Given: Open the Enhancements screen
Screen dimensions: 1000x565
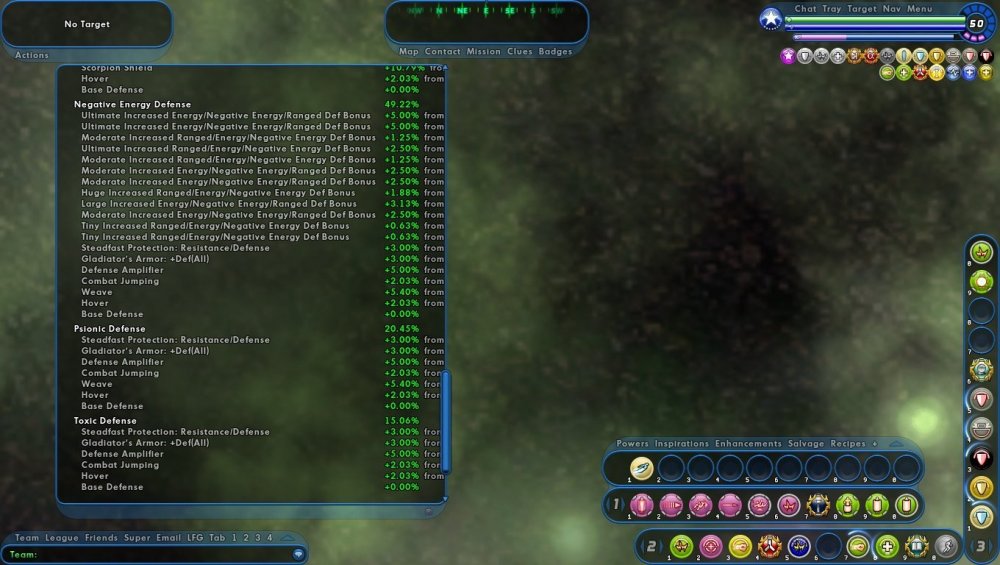Looking at the screenshot, I should click(x=748, y=443).
